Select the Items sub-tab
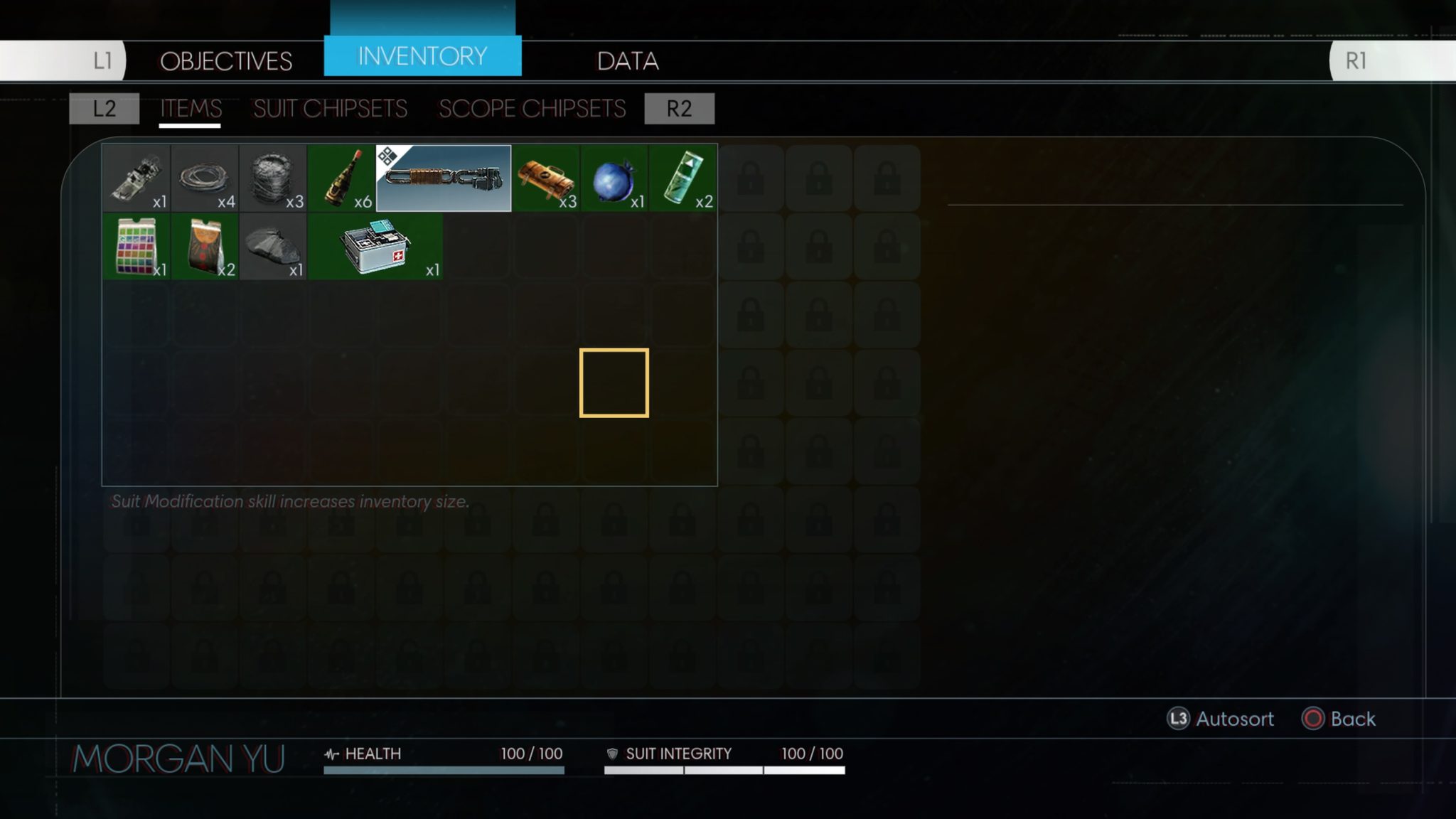 click(x=191, y=109)
